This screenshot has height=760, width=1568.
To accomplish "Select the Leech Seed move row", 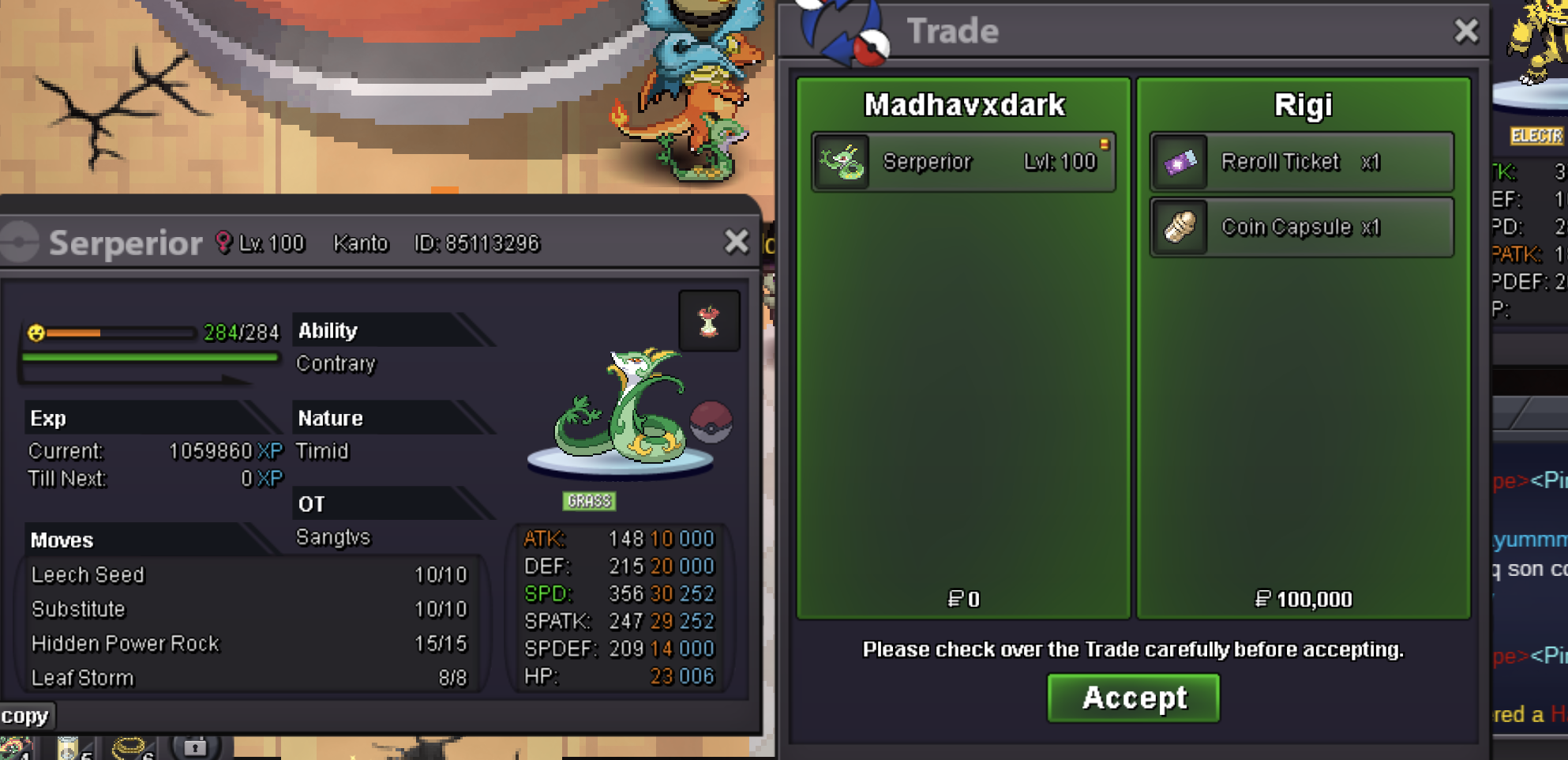I will click(x=249, y=574).
